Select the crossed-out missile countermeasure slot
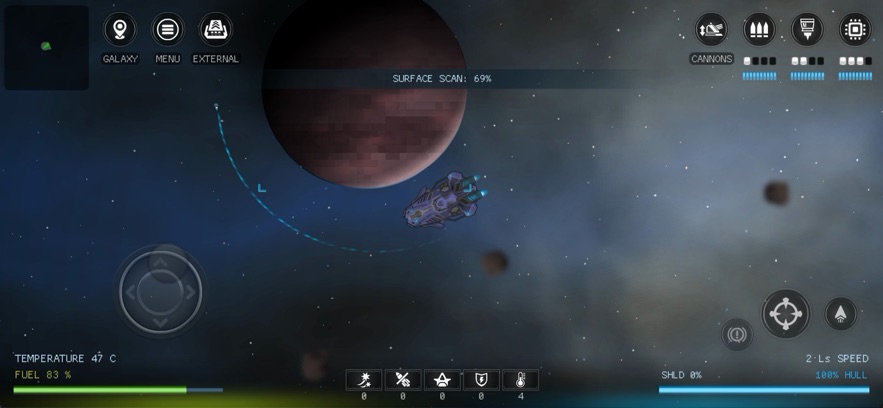This screenshot has height=408, width=883. pyautogui.click(x=403, y=380)
